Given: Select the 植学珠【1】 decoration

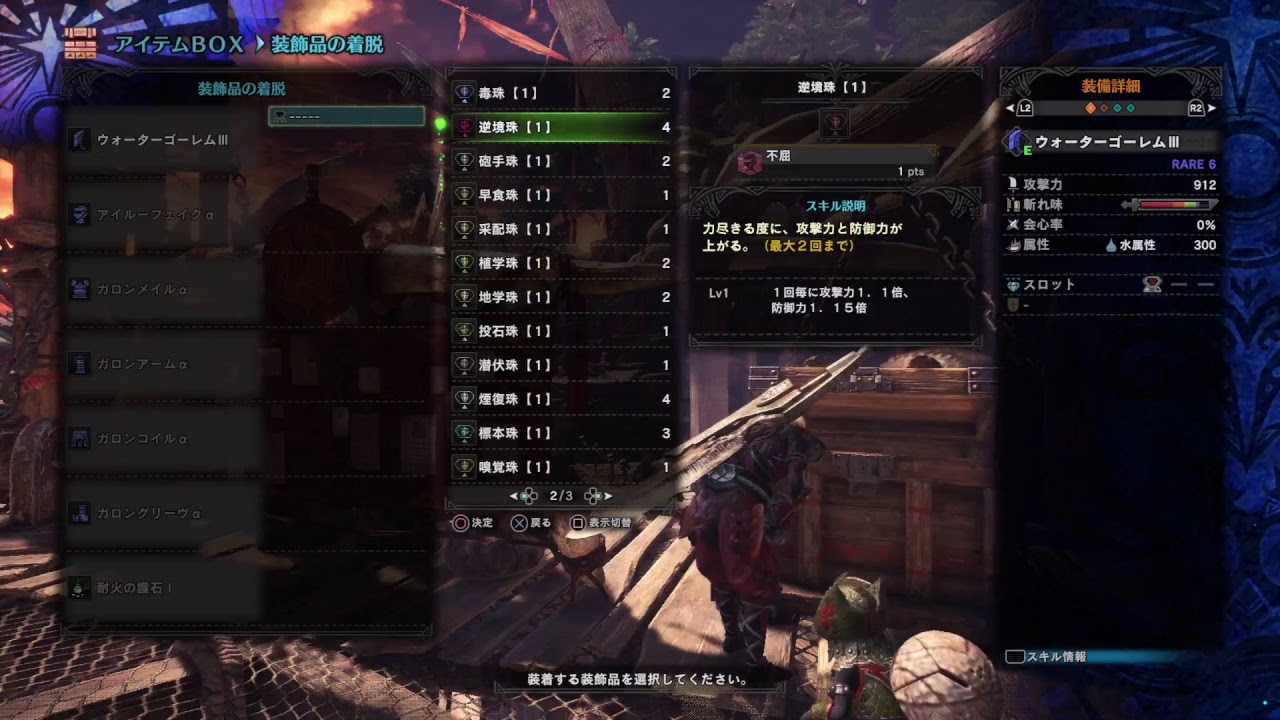Looking at the screenshot, I should click(x=560, y=263).
